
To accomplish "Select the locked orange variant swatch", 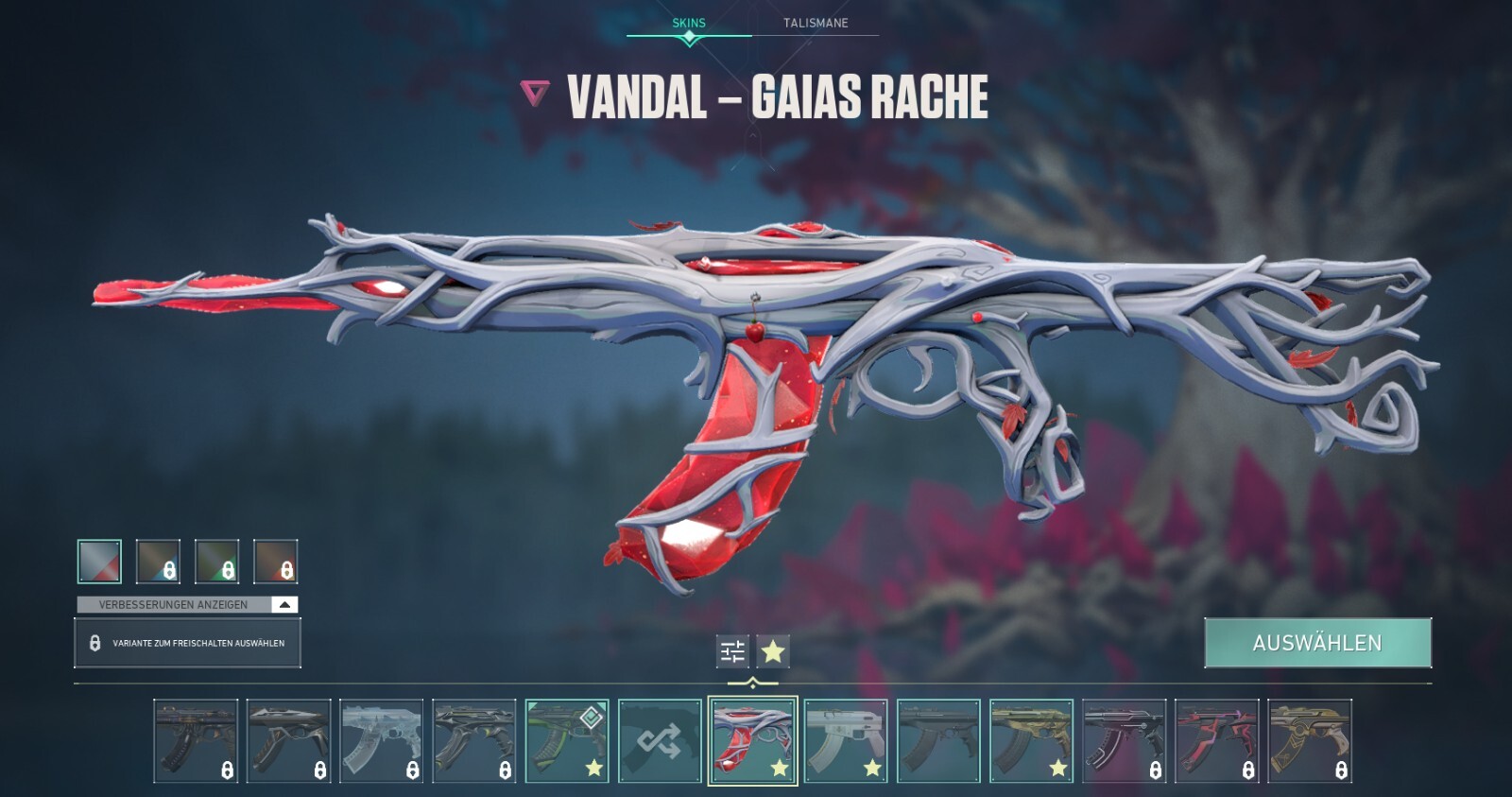I will point(275,561).
